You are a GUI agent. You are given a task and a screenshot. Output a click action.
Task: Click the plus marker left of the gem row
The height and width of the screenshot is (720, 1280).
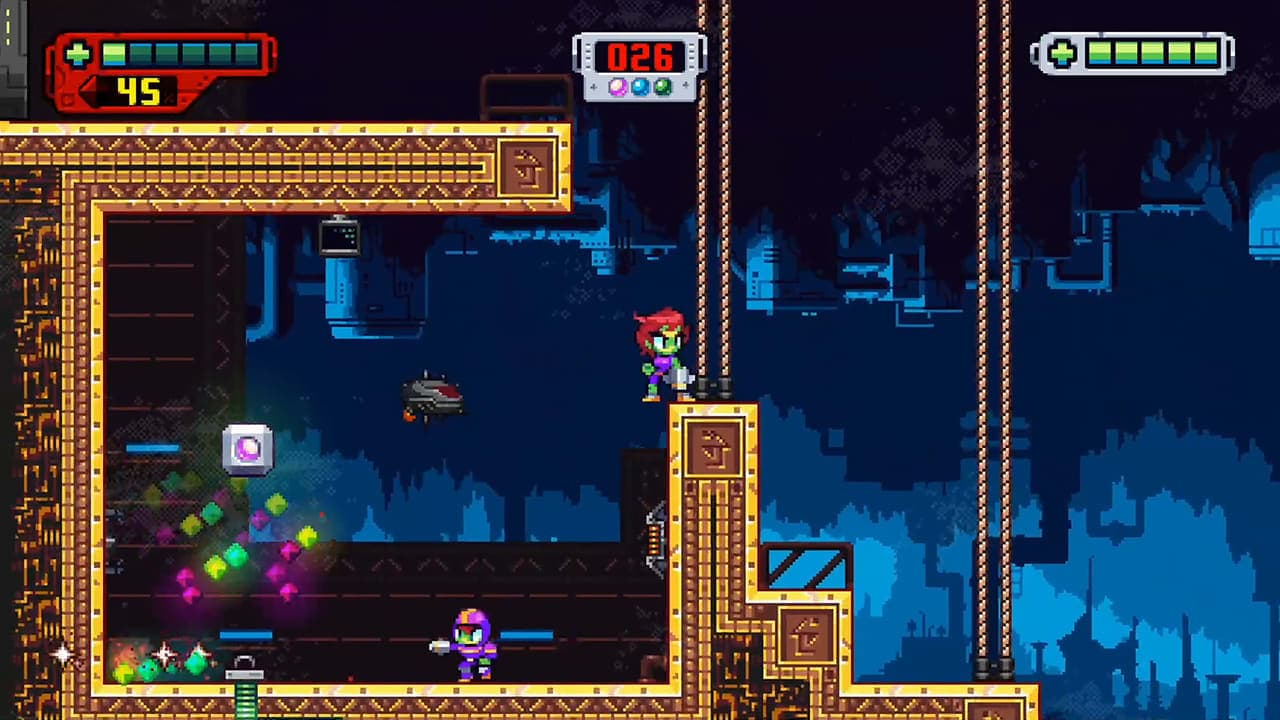[x=594, y=87]
